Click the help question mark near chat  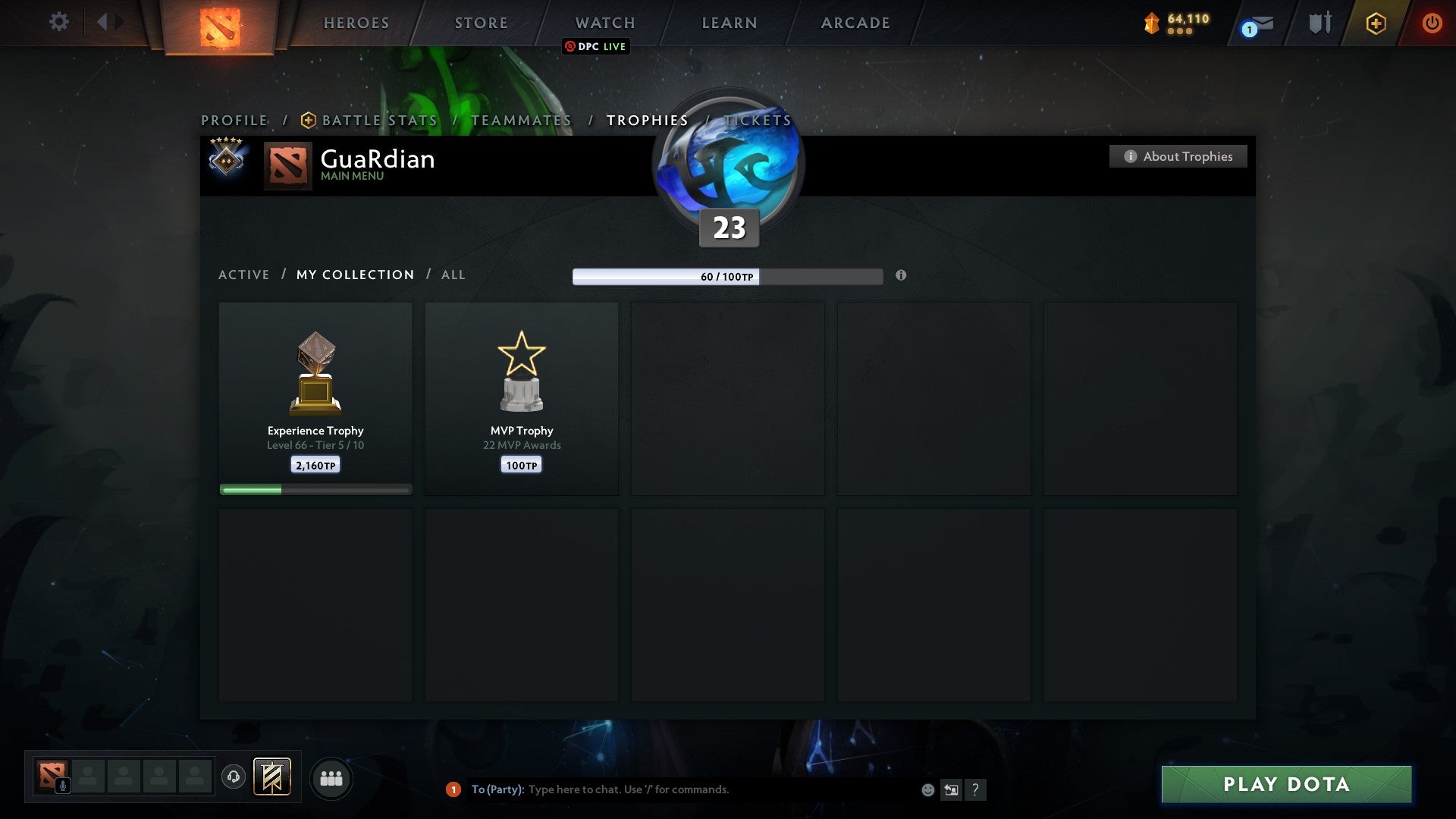[x=976, y=789]
